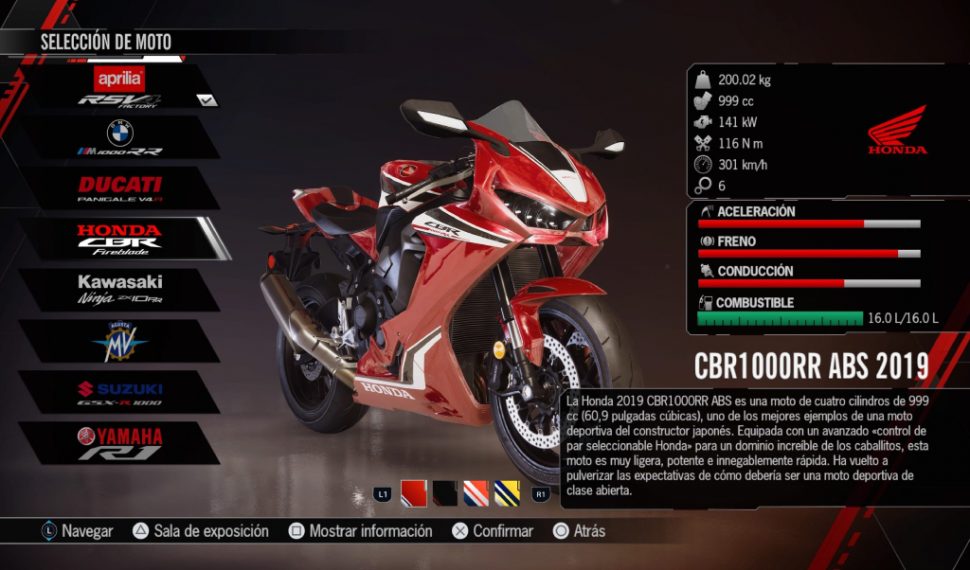
Task: Choose the yellow and navy striped livery
Action: click(507, 494)
